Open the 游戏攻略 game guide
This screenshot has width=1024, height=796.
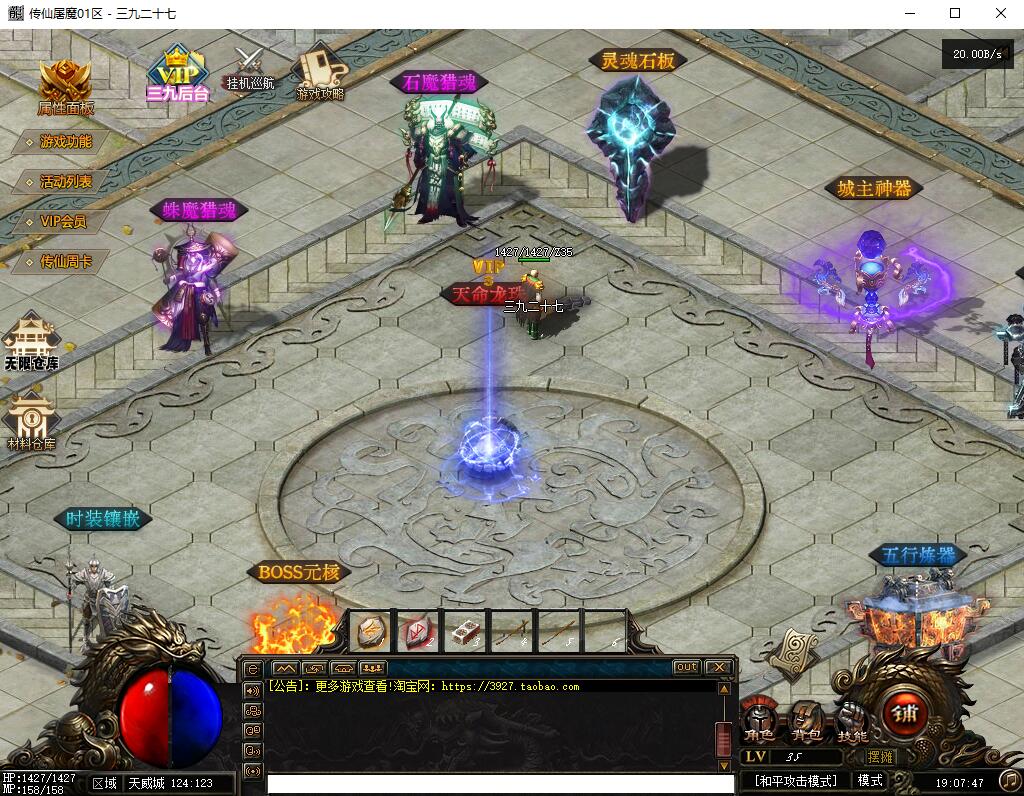pyautogui.click(x=320, y=72)
